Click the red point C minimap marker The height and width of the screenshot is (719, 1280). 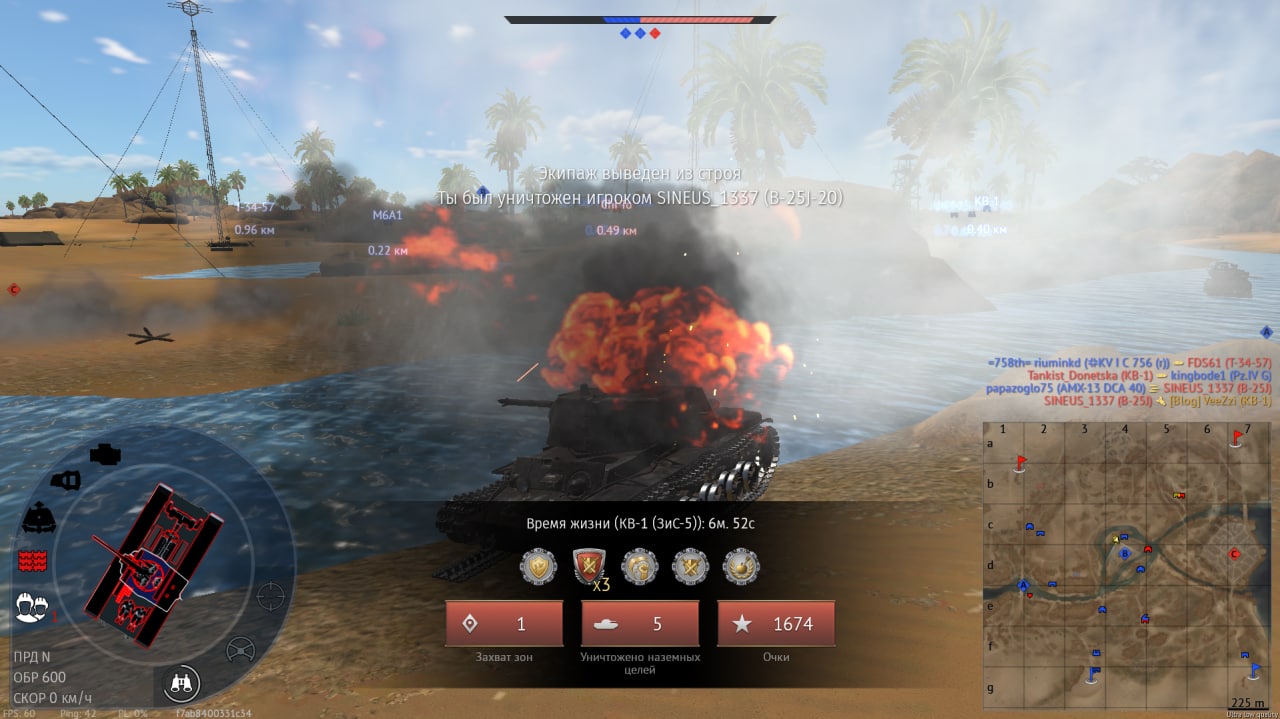click(1234, 554)
